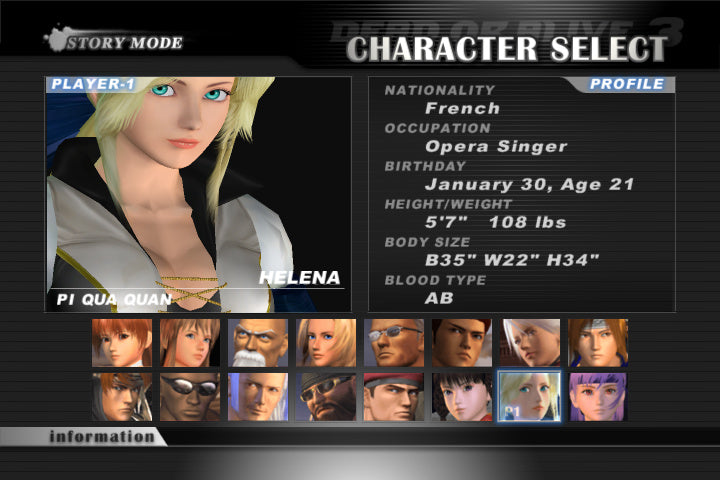Select Ayane with purple hair
This screenshot has height=480, width=720.
click(x=598, y=397)
